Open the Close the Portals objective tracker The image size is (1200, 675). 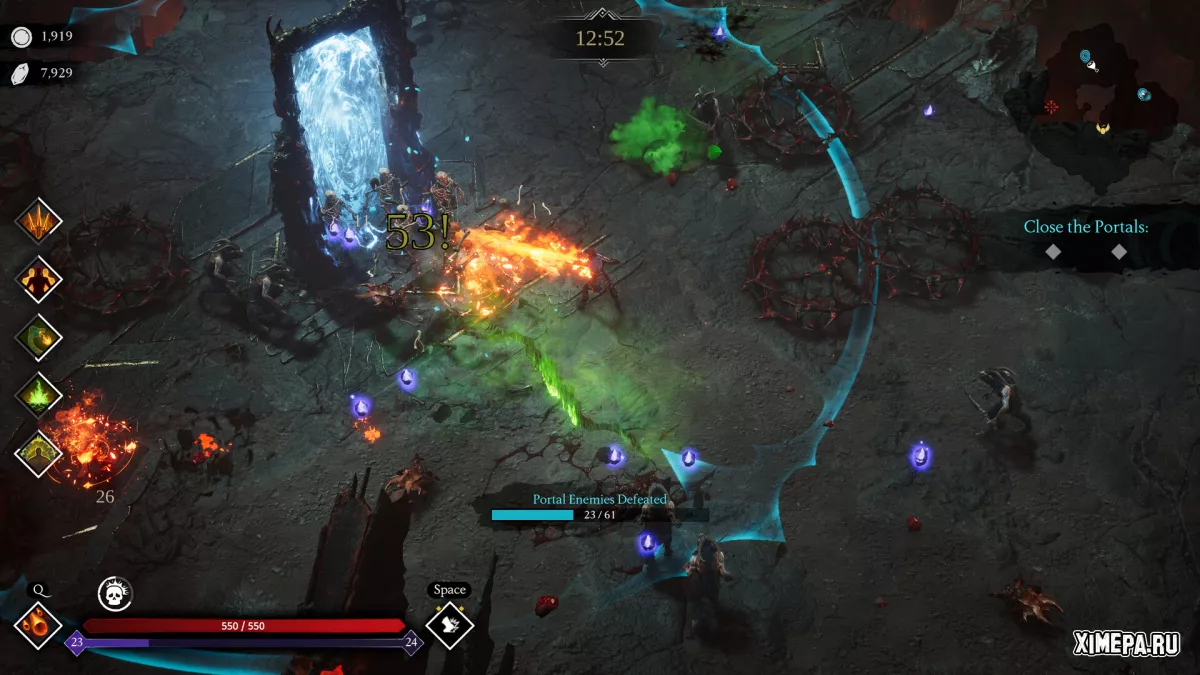[x=1085, y=227]
